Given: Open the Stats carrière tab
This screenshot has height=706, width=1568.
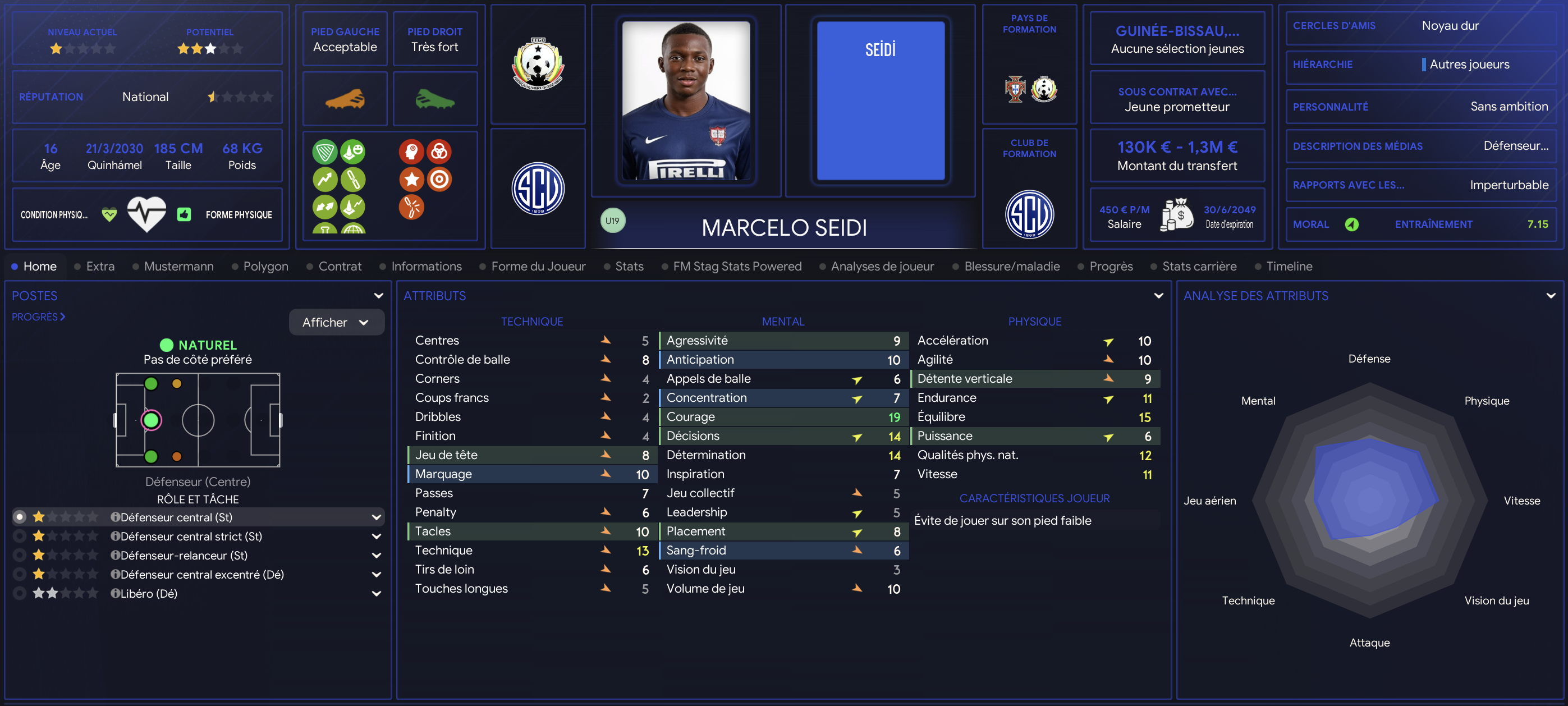Looking at the screenshot, I should [1199, 266].
